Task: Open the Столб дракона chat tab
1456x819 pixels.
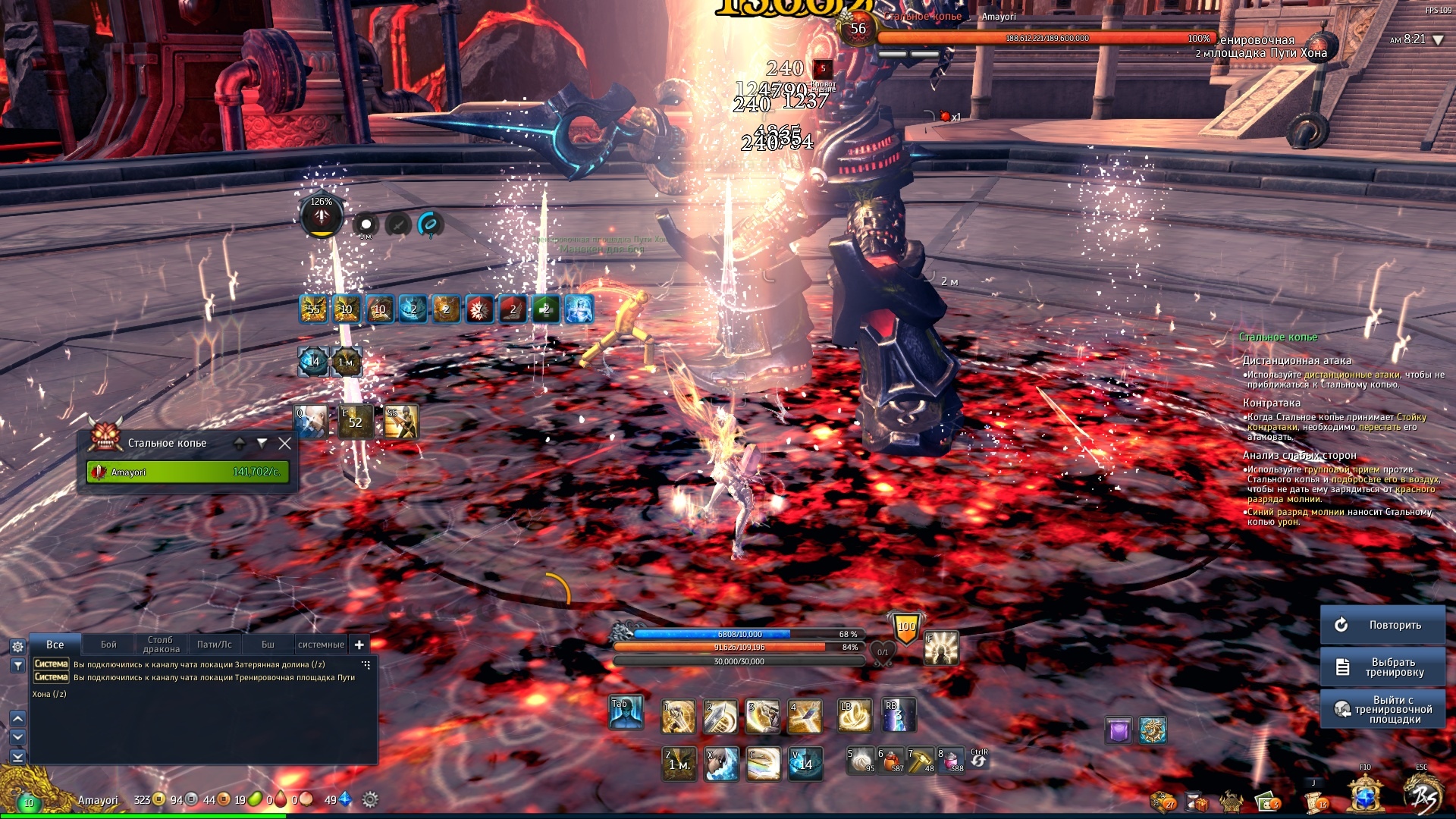Action: (x=161, y=645)
